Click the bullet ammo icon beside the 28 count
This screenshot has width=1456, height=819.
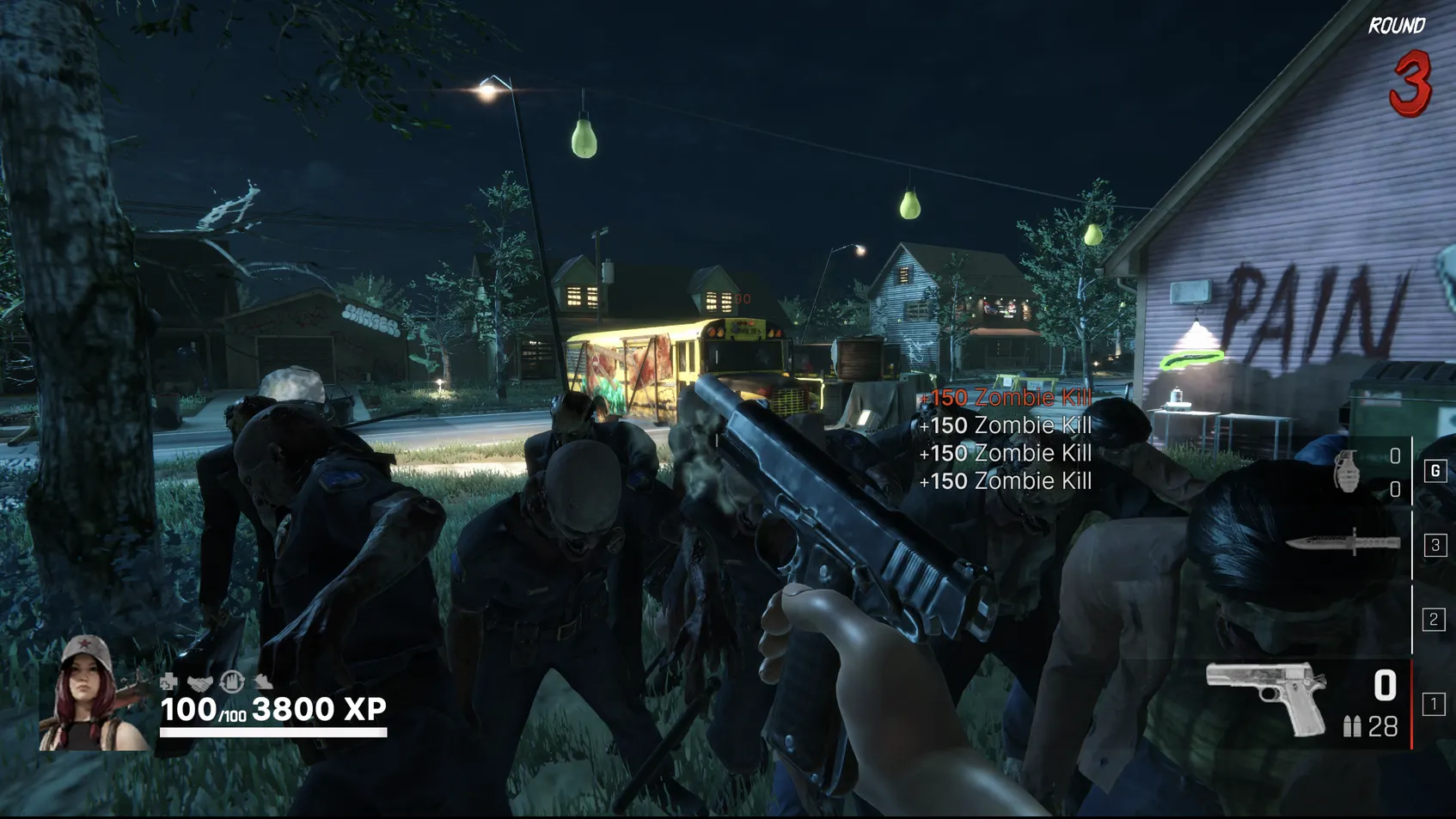click(1353, 726)
